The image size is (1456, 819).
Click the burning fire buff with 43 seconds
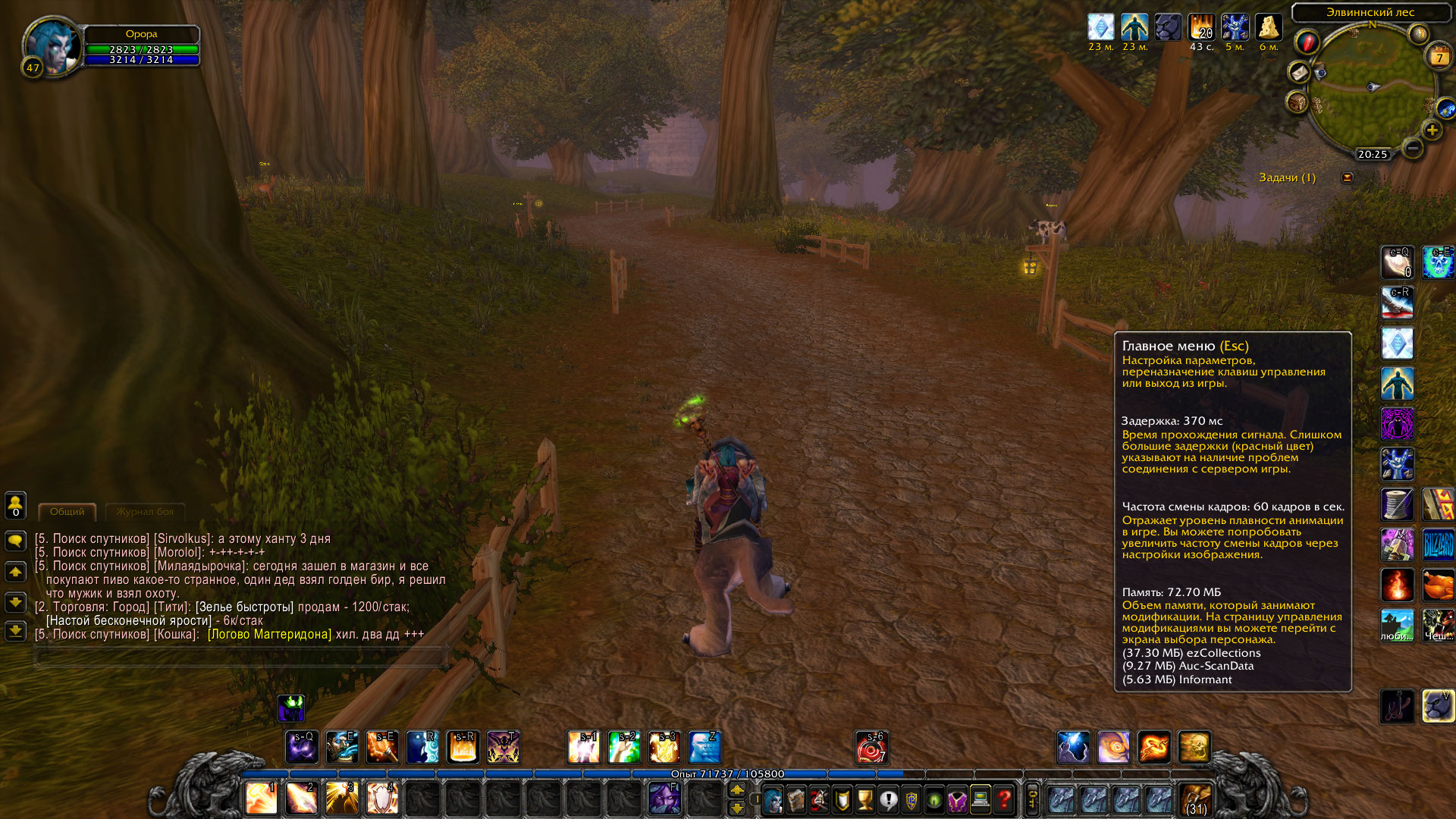coord(1200,28)
